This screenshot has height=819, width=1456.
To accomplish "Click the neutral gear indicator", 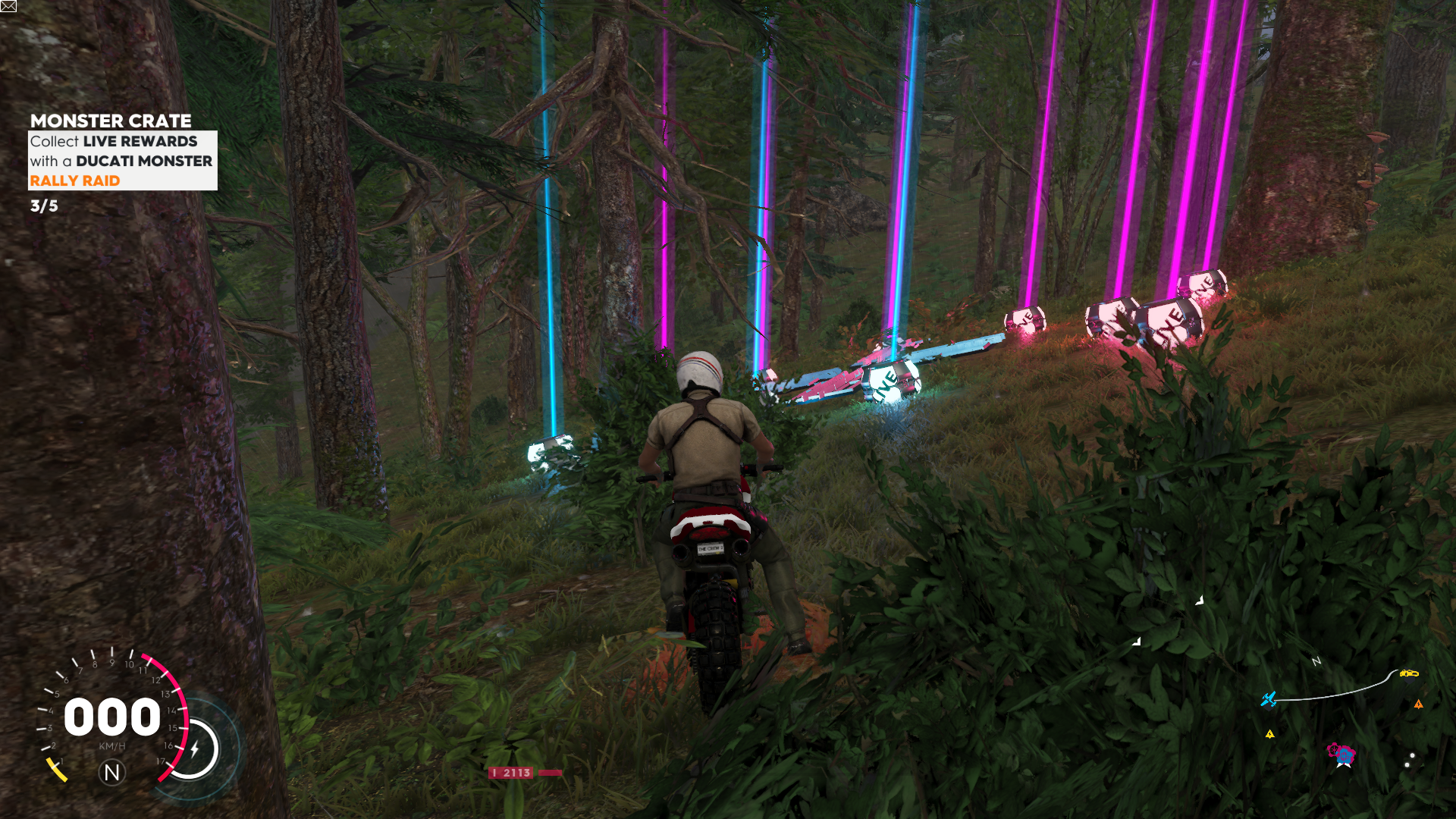I will click(x=111, y=773).
